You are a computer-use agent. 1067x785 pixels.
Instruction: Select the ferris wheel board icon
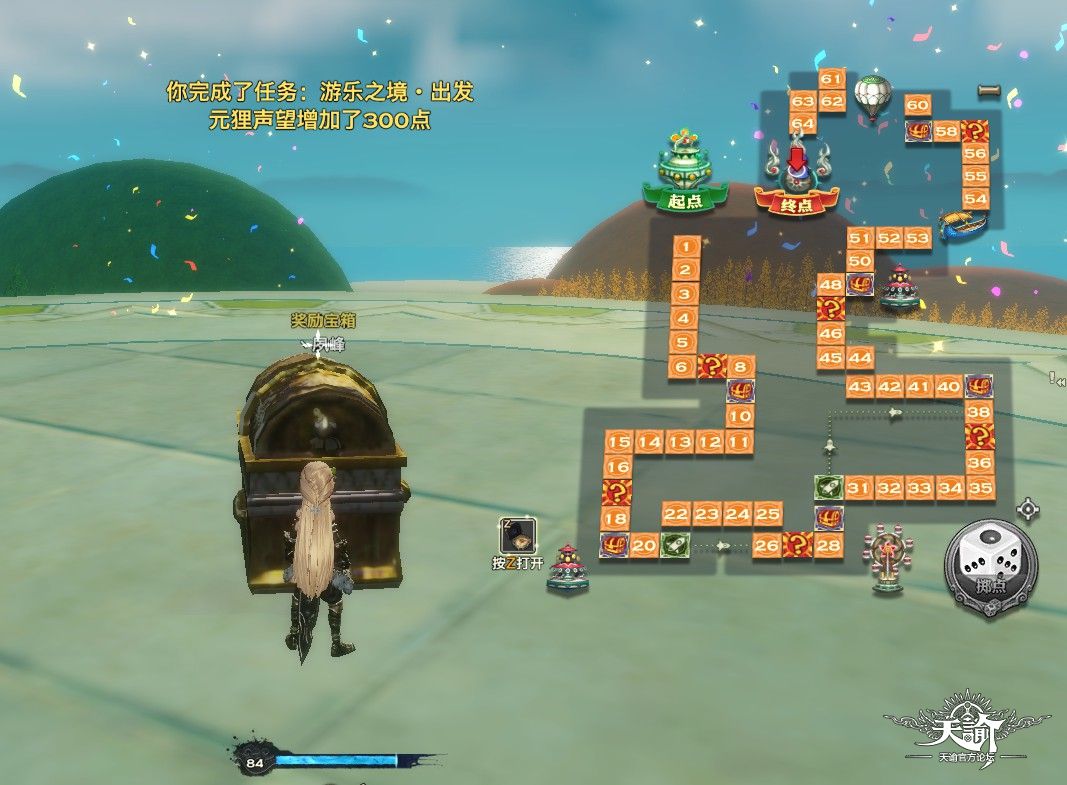[886, 557]
